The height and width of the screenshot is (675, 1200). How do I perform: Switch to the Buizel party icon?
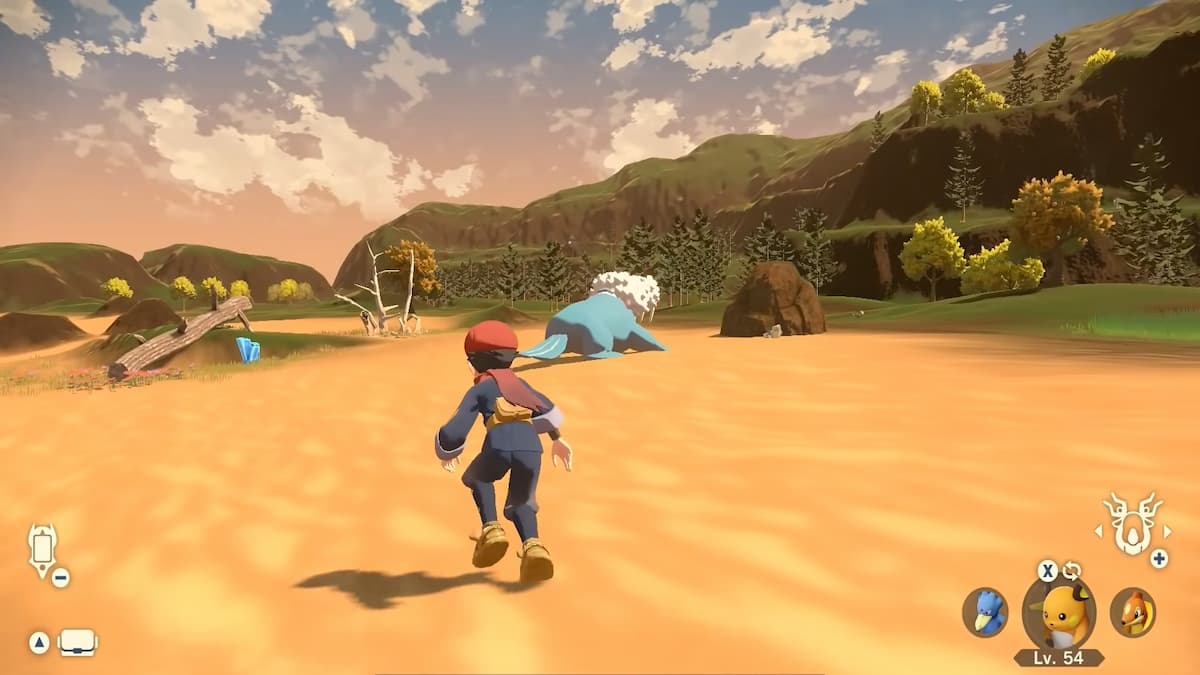[1133, 612]
